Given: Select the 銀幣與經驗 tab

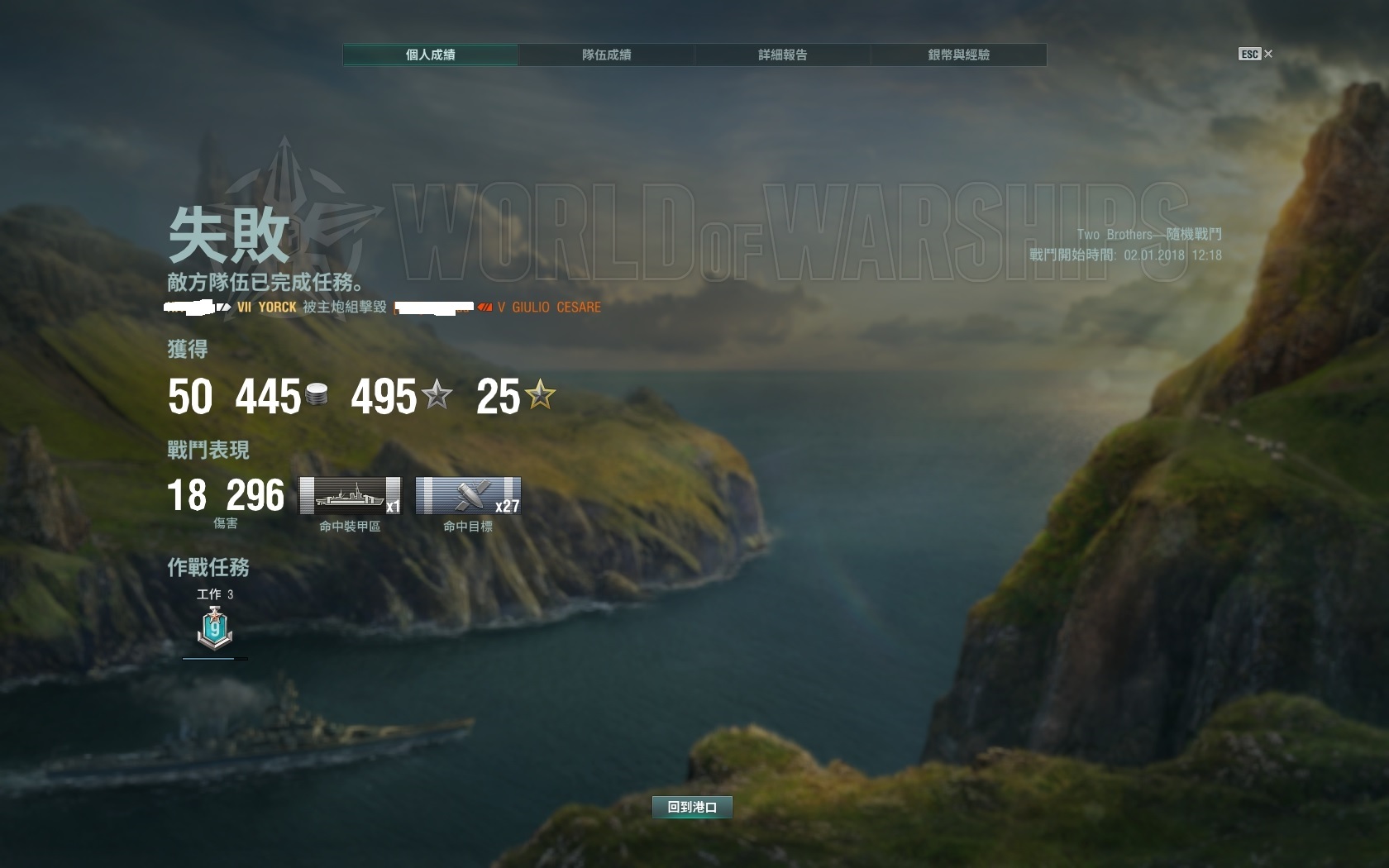Looking at the screenshot, I should click(x=958, y=55).
